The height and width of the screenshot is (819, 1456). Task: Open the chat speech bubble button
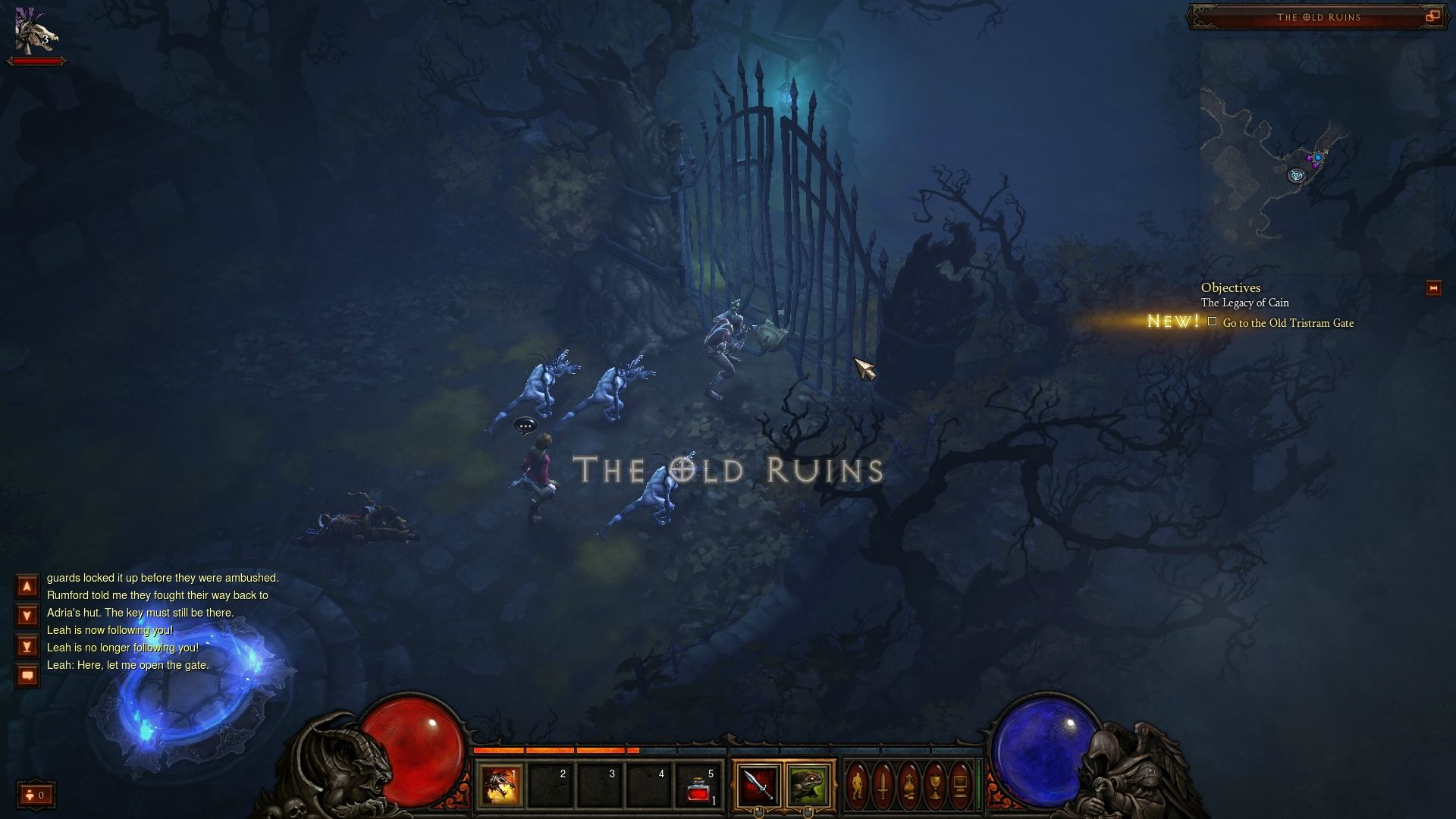pos(27,675)
